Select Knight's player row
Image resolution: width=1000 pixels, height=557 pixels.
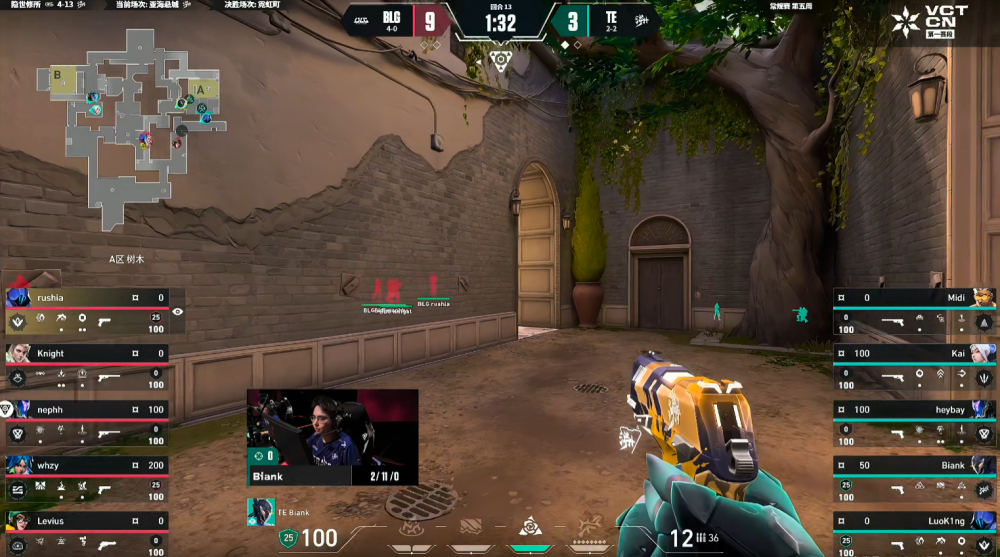86,367
